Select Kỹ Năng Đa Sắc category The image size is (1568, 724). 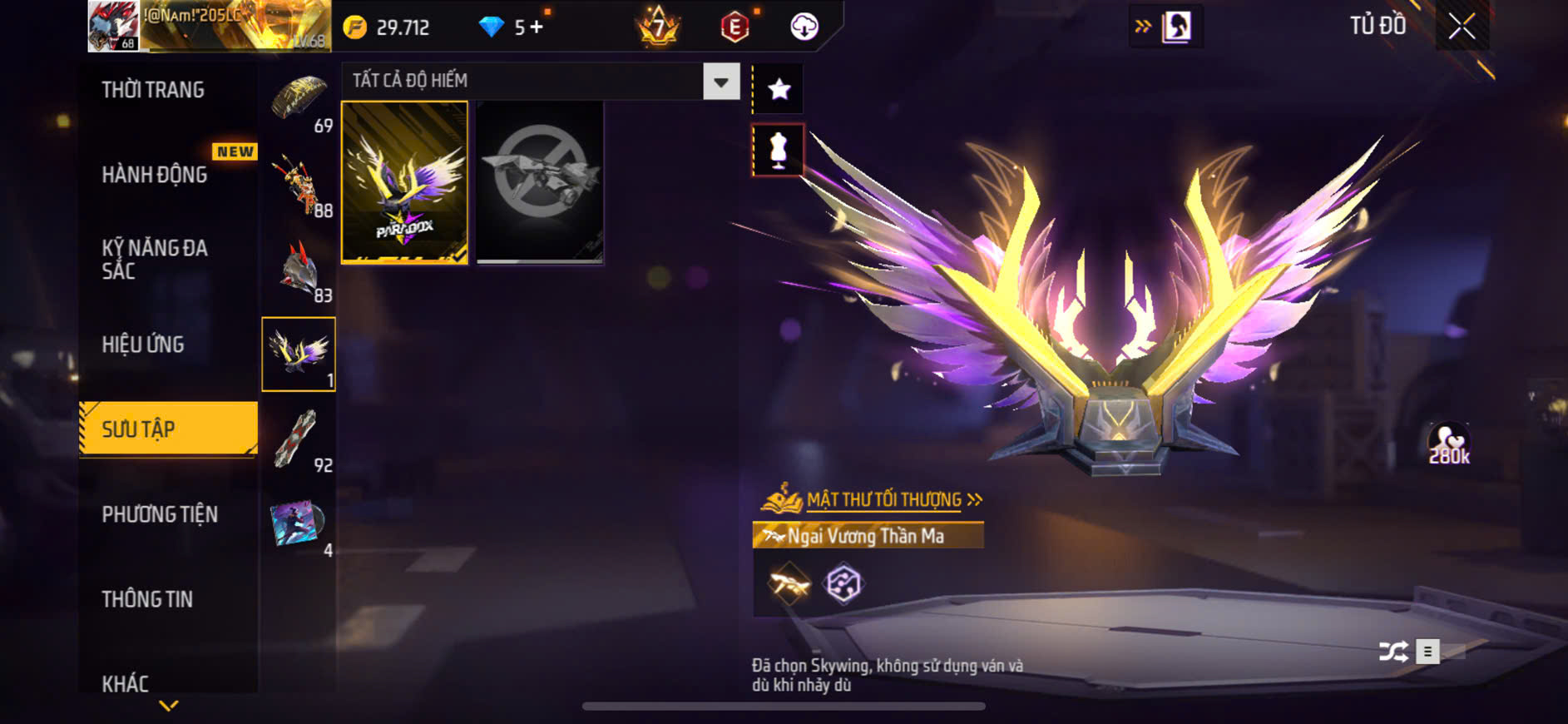(155, 259)
